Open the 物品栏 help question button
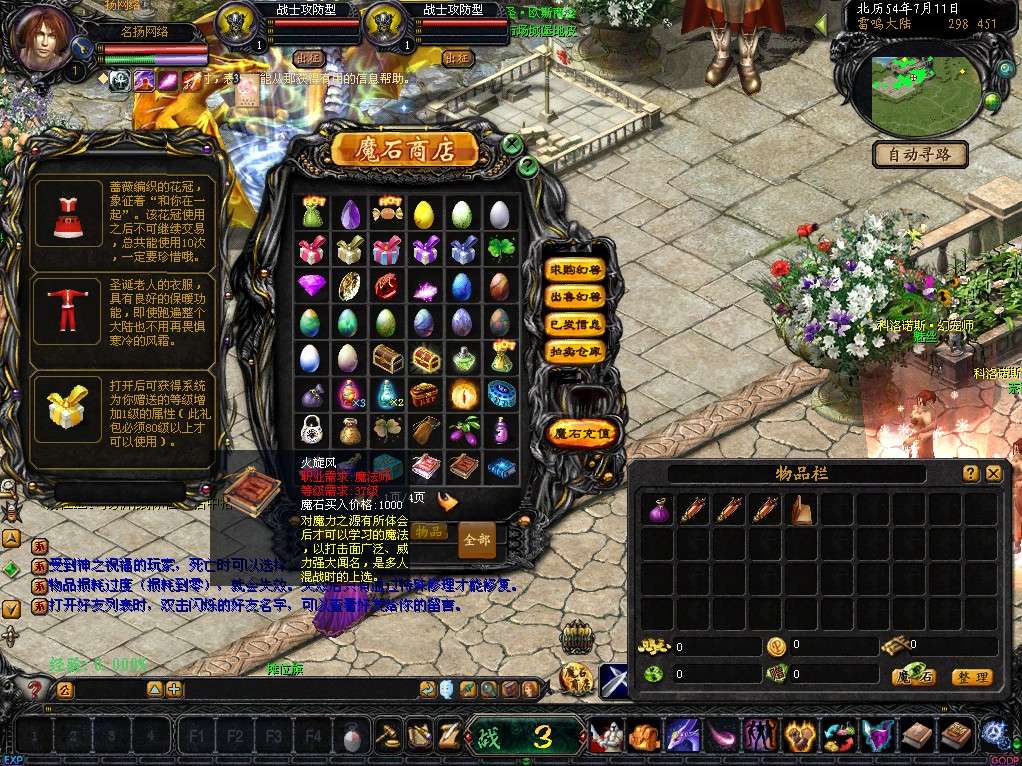1022x766 pixels. (970, 473)
